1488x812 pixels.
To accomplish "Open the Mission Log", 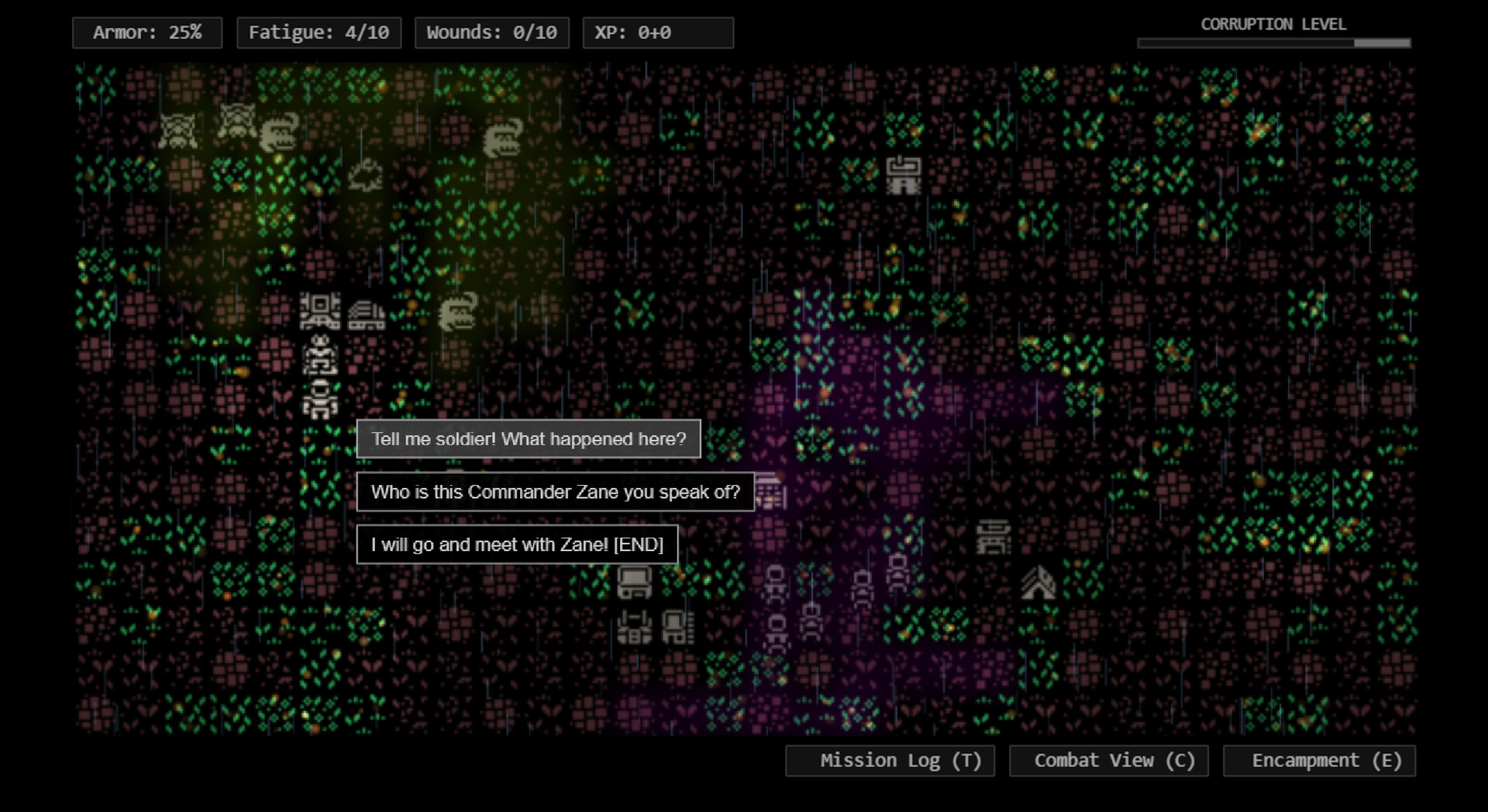I will pos(890,760).
